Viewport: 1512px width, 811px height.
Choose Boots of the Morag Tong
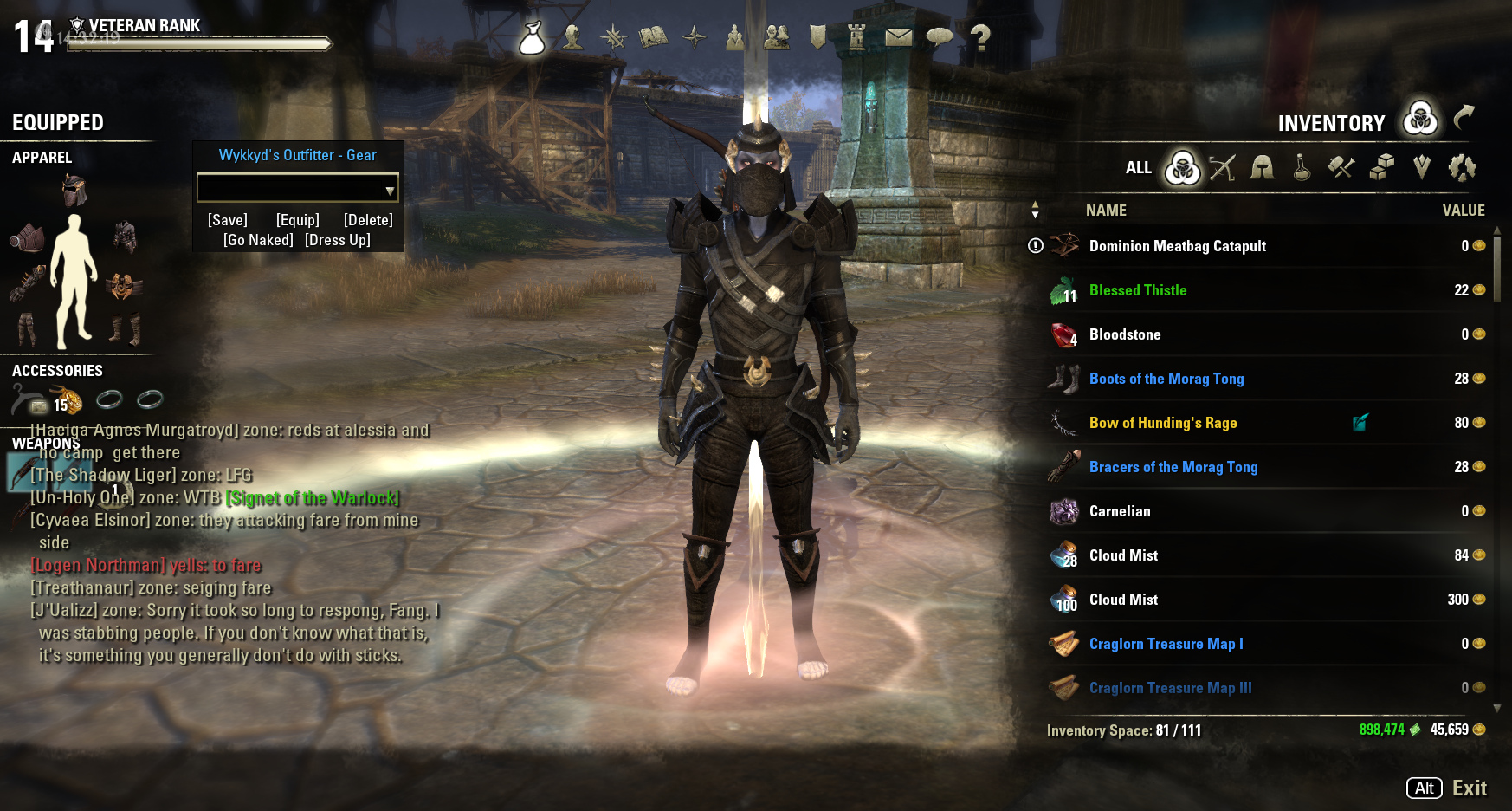1166,379
